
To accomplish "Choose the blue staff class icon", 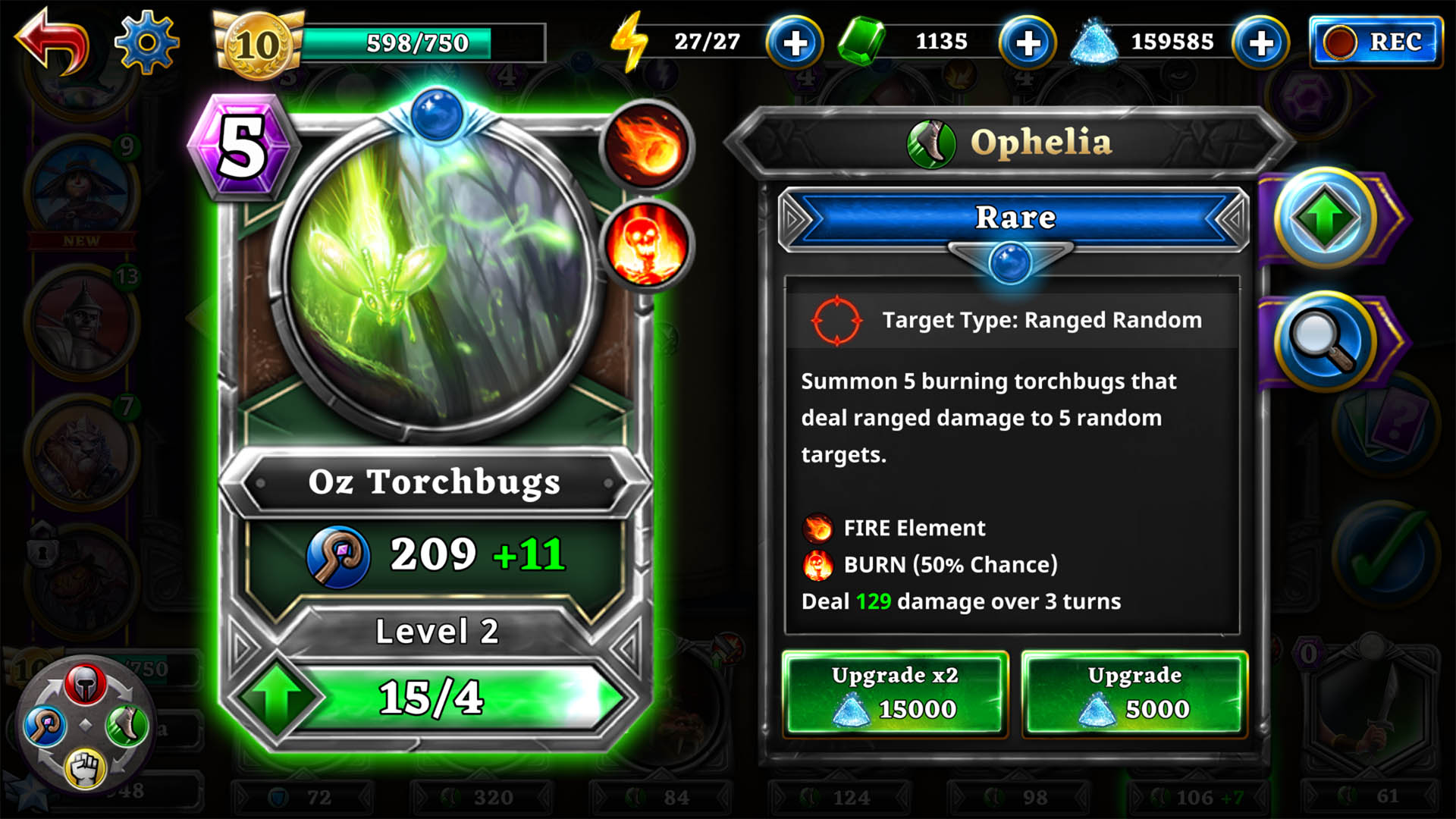I will (x=44, y=726).
